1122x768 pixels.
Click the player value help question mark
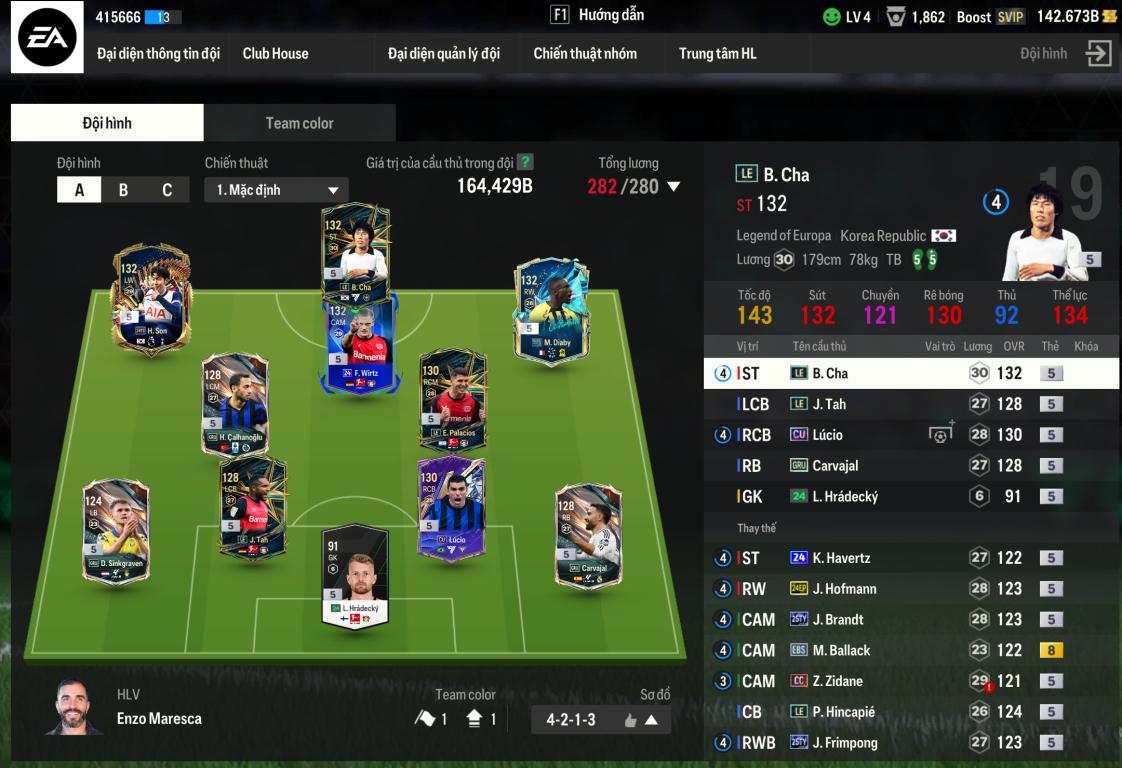525,162
